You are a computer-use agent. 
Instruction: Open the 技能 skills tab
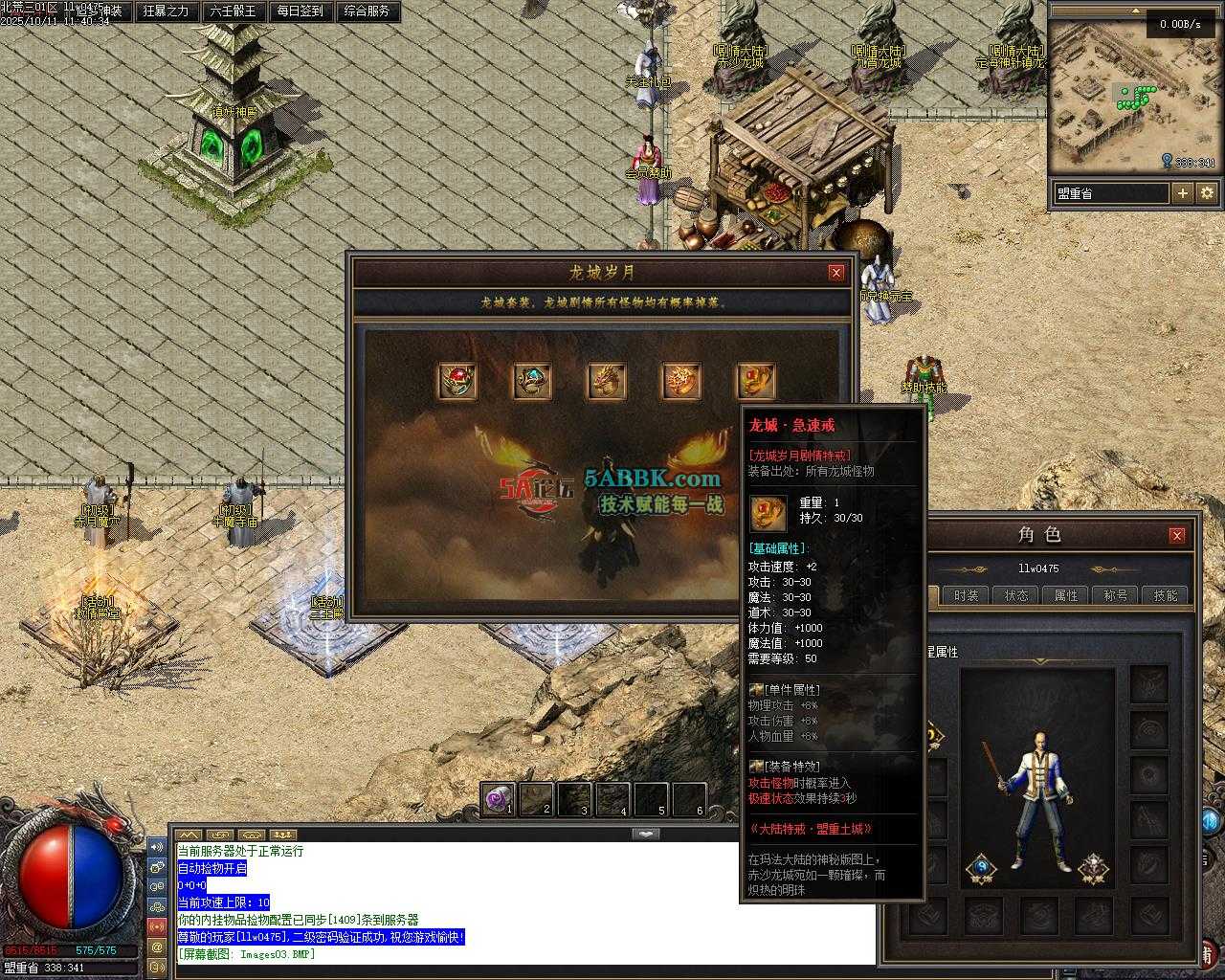click(x=1166, y=595)
